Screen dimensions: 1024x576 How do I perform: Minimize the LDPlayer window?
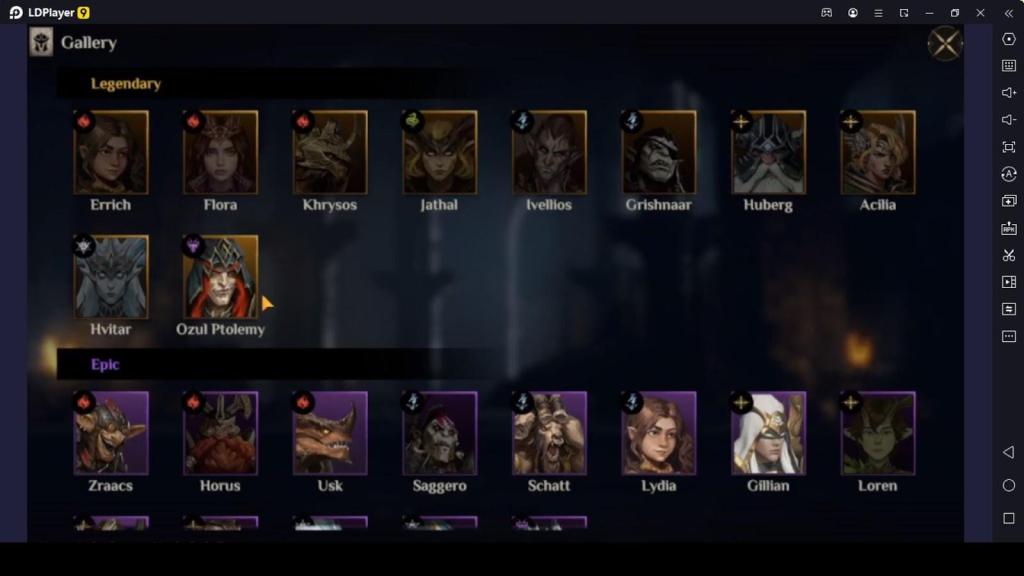pyautogui.click(x=930, y=13)
